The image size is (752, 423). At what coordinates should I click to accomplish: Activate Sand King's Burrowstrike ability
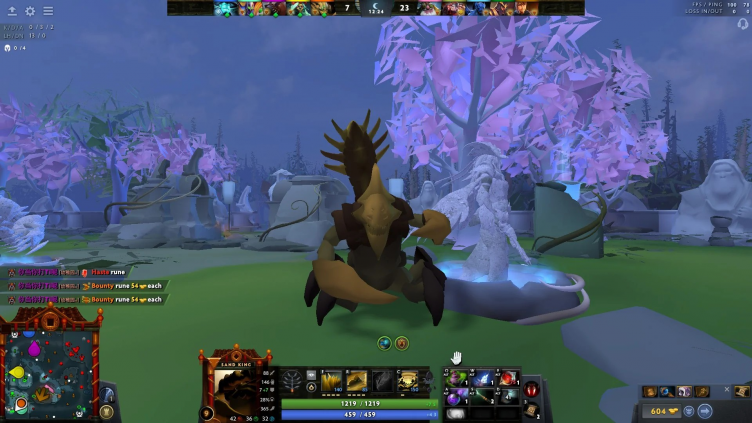pos(331,381)
